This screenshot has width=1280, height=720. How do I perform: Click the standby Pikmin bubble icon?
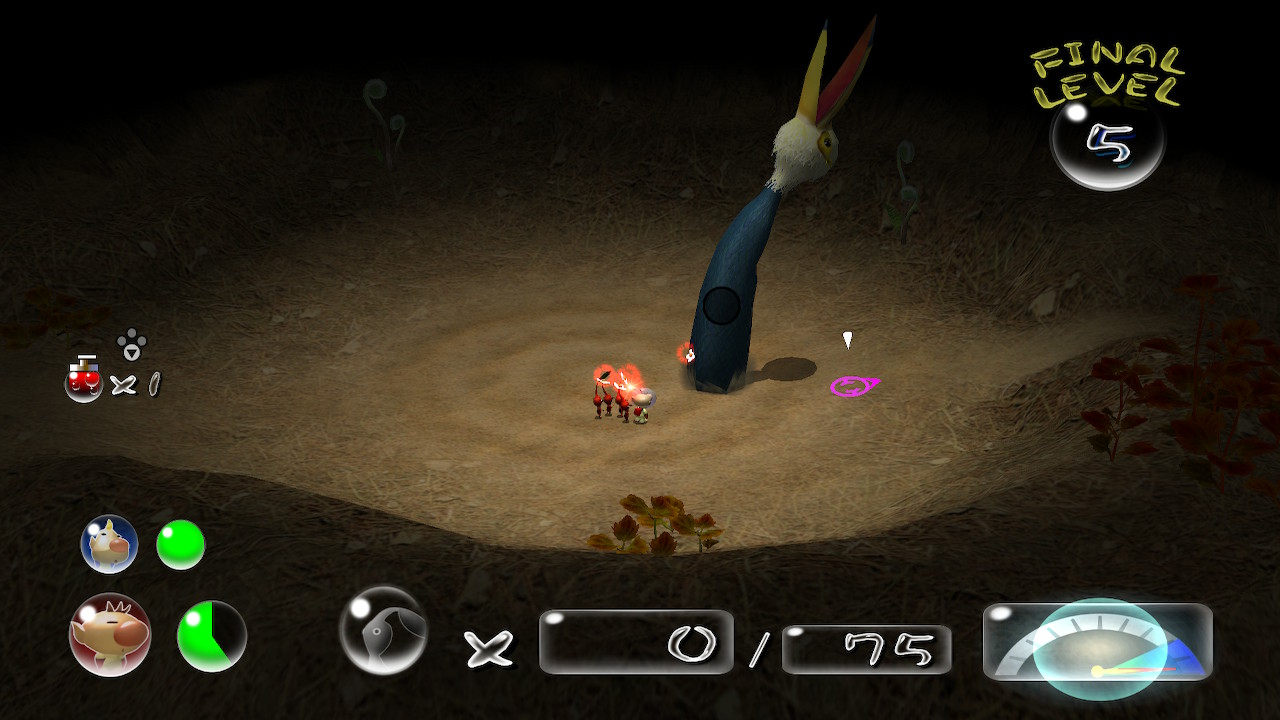[383, 630]
